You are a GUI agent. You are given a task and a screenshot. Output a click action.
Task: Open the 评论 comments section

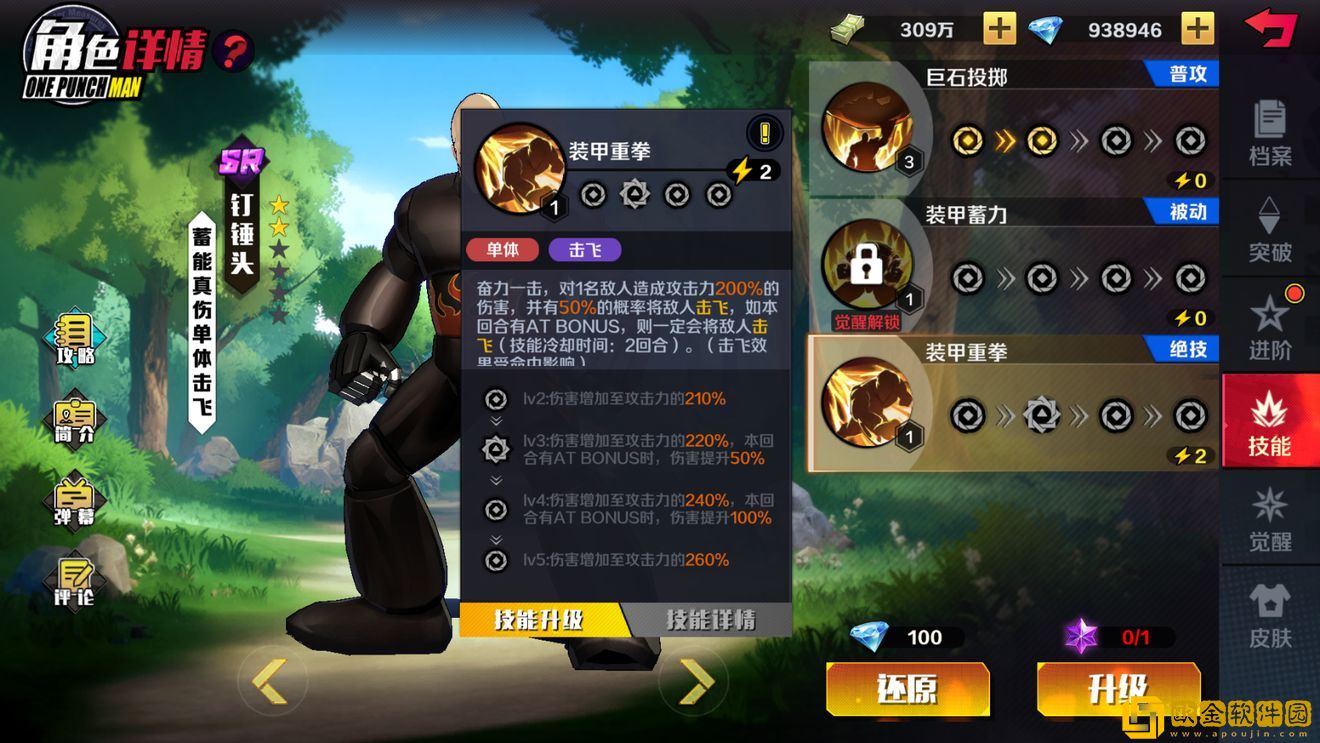(x=75, y=581)
